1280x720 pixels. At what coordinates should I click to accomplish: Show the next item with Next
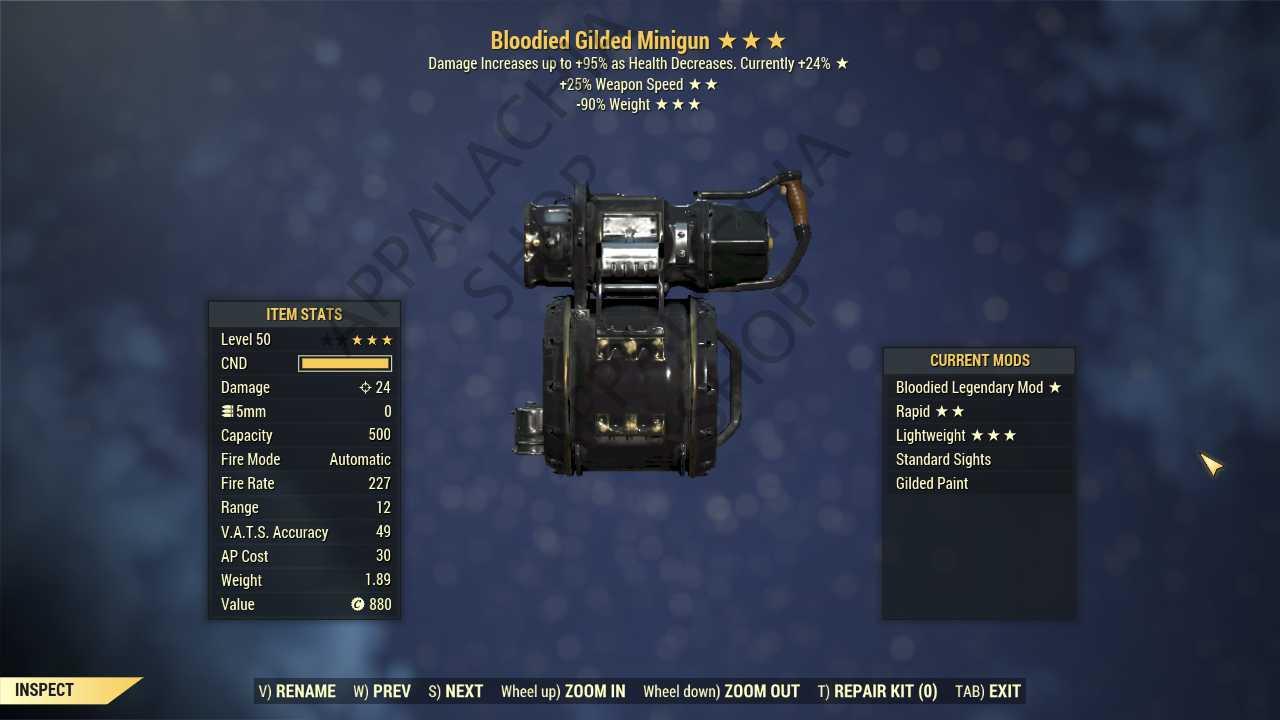pos(456,691)
